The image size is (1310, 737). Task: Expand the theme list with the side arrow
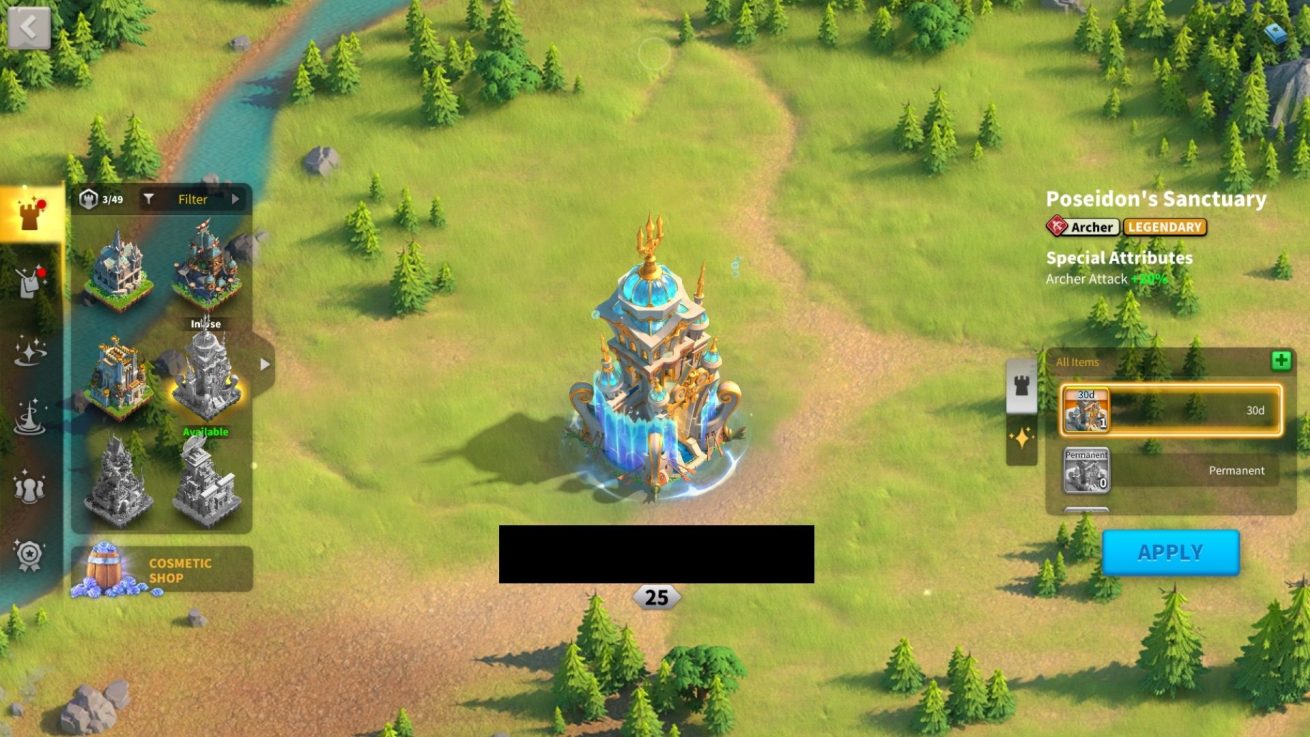[x=264, y=364]
